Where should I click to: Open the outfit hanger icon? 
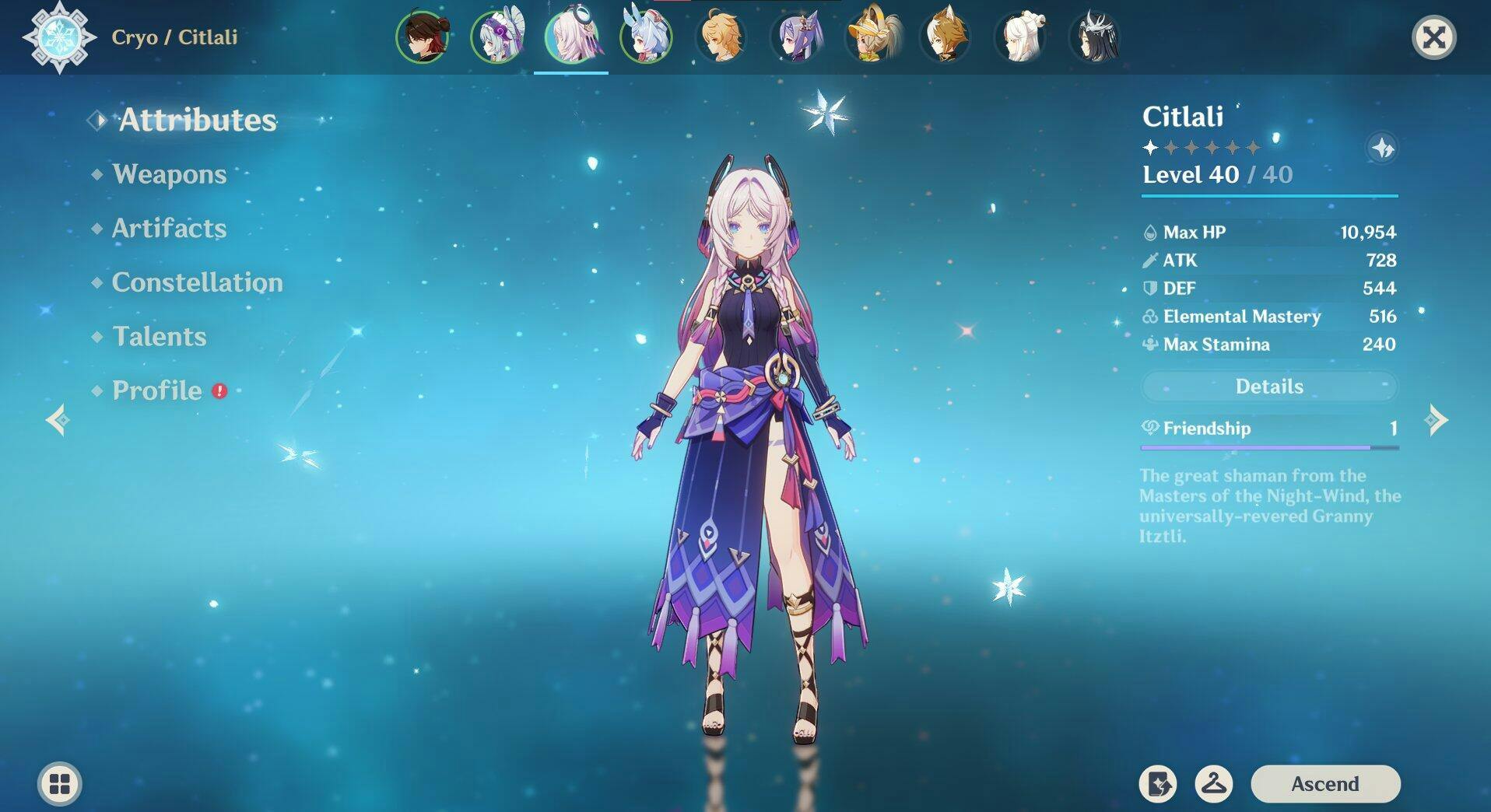pyautogui.click(x=1213, y=783)
